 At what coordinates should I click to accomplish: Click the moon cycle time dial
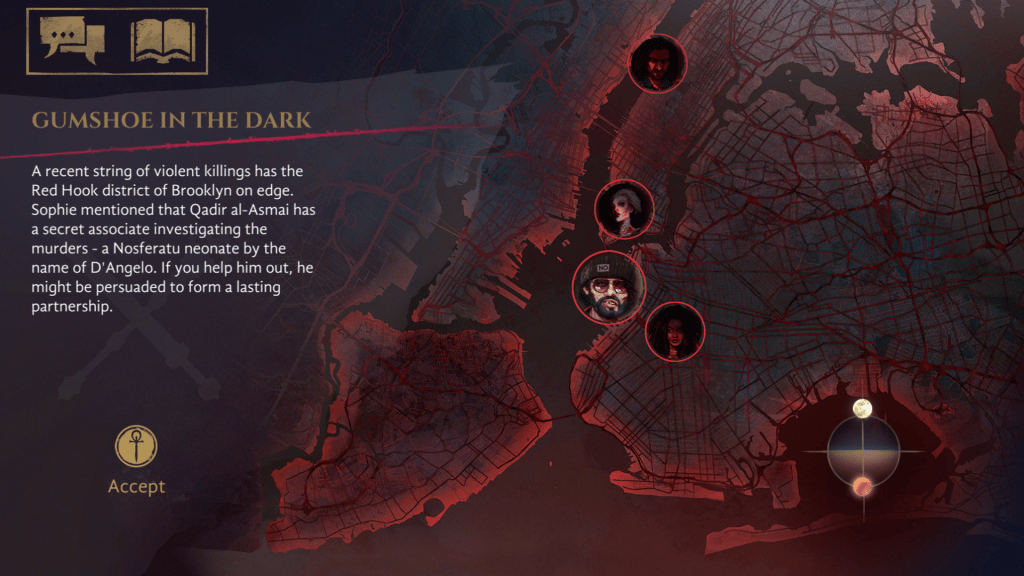pos(863,450)
